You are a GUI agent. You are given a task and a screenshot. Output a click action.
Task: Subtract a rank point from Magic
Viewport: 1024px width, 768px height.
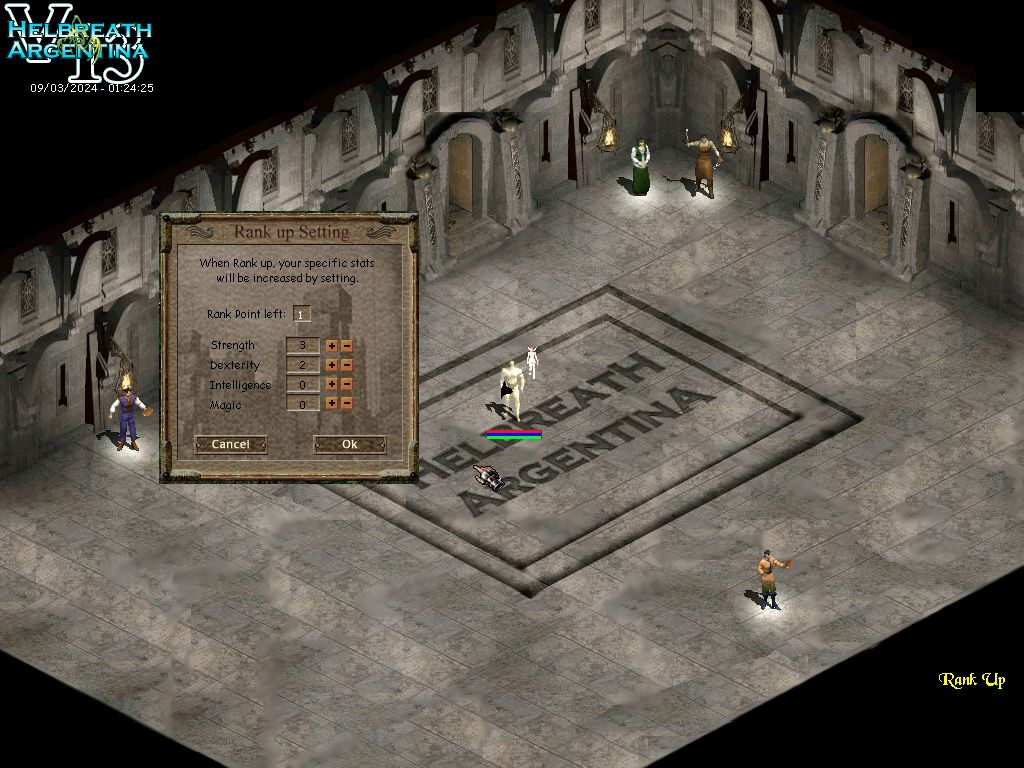347,404
